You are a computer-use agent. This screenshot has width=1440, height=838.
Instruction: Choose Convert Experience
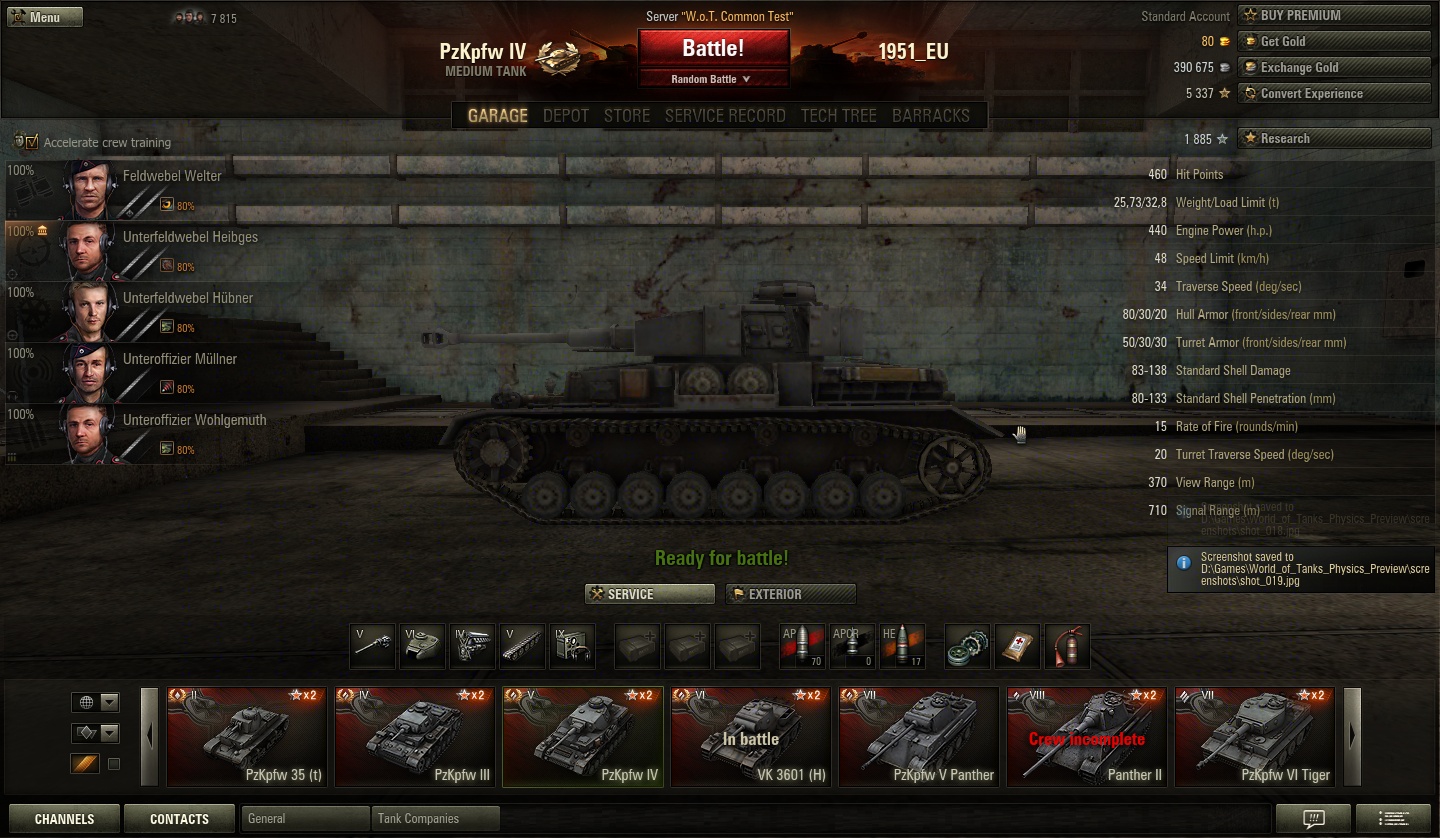click(1334, 93)
